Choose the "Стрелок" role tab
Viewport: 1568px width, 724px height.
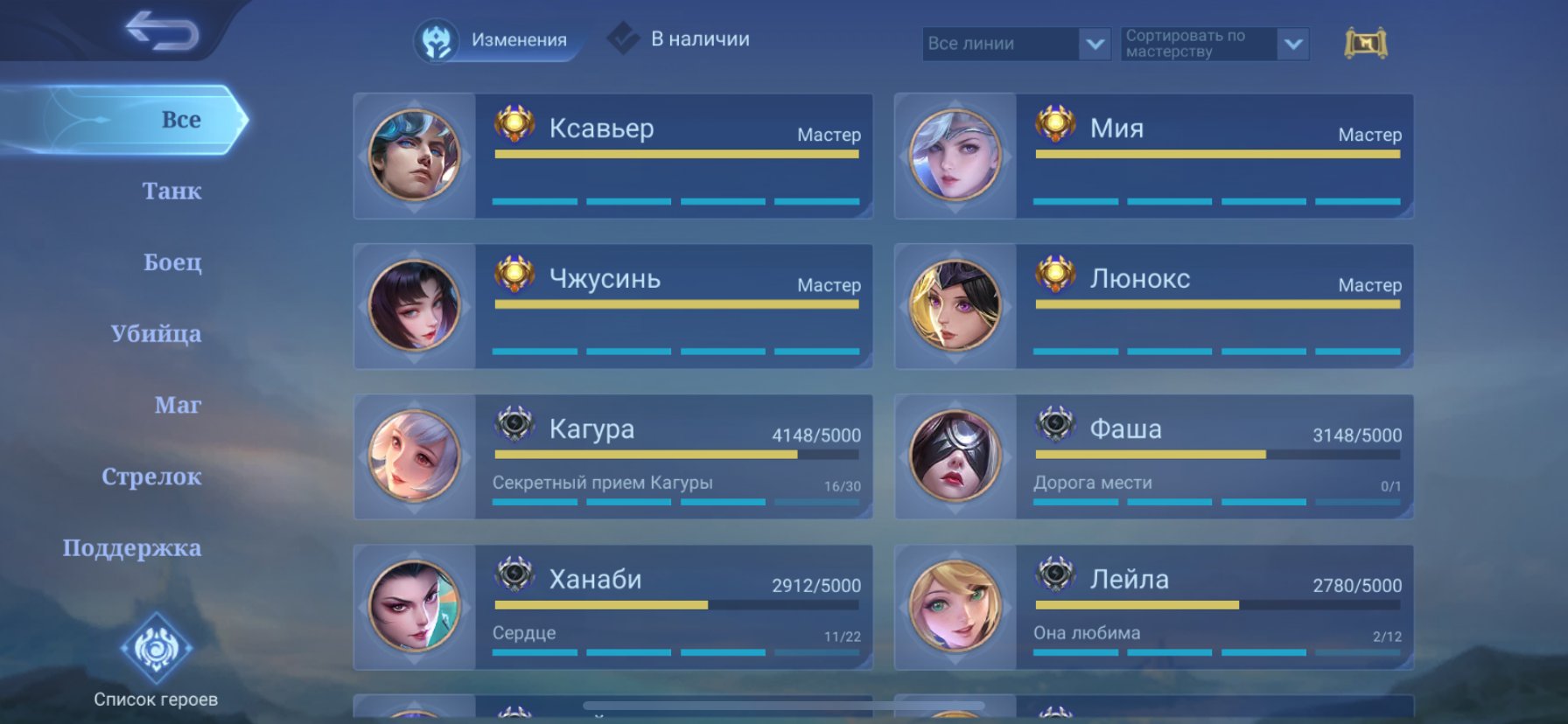click(x=151, y=477)
